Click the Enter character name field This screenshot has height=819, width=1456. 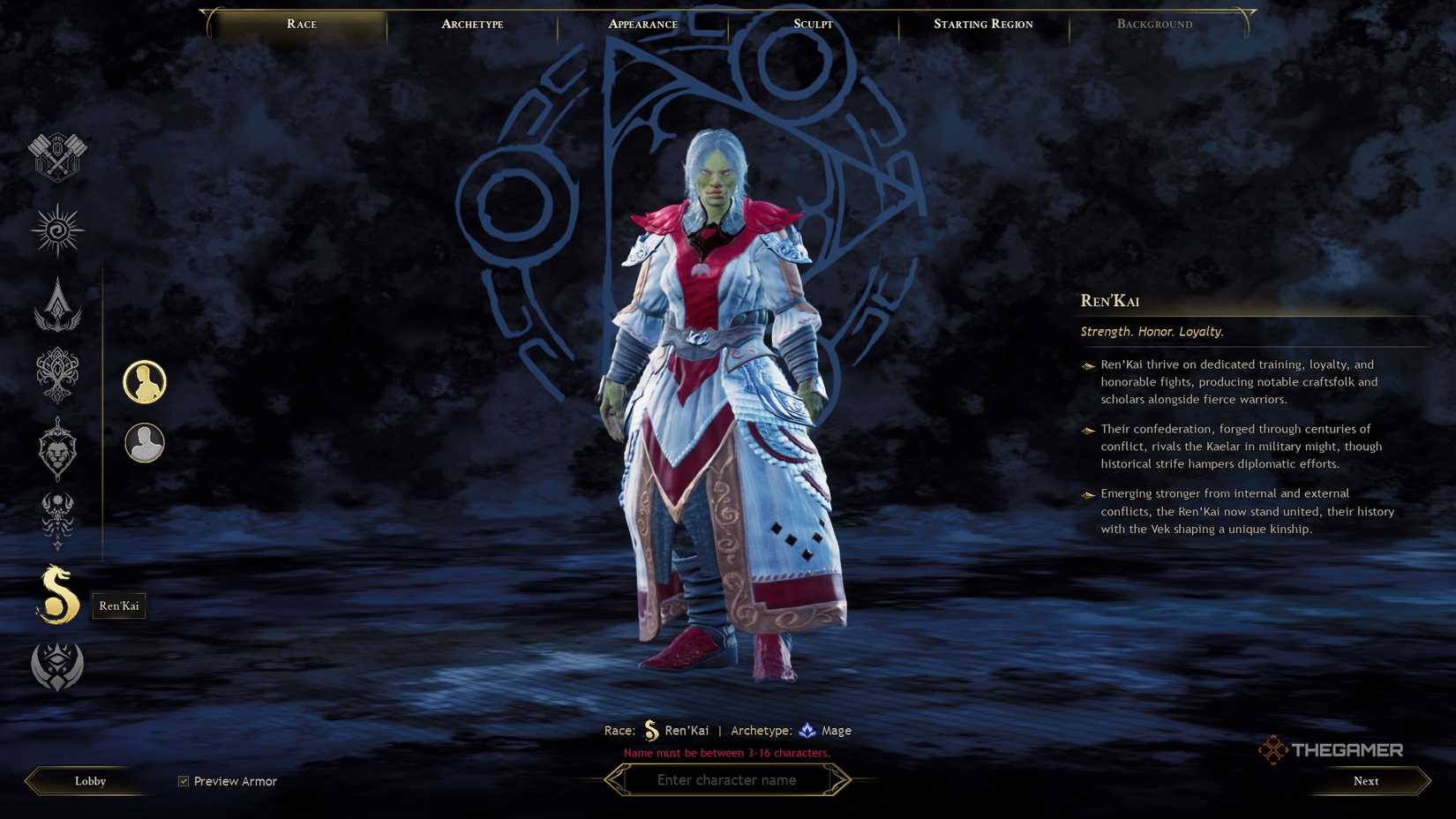[x=726, y=779]
